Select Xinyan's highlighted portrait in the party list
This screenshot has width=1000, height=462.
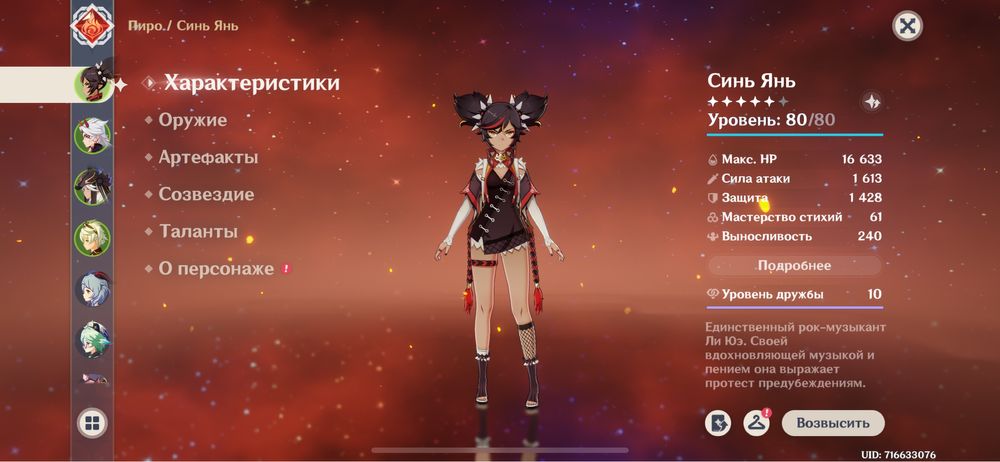pyautogui.click(x=92, y=83)
